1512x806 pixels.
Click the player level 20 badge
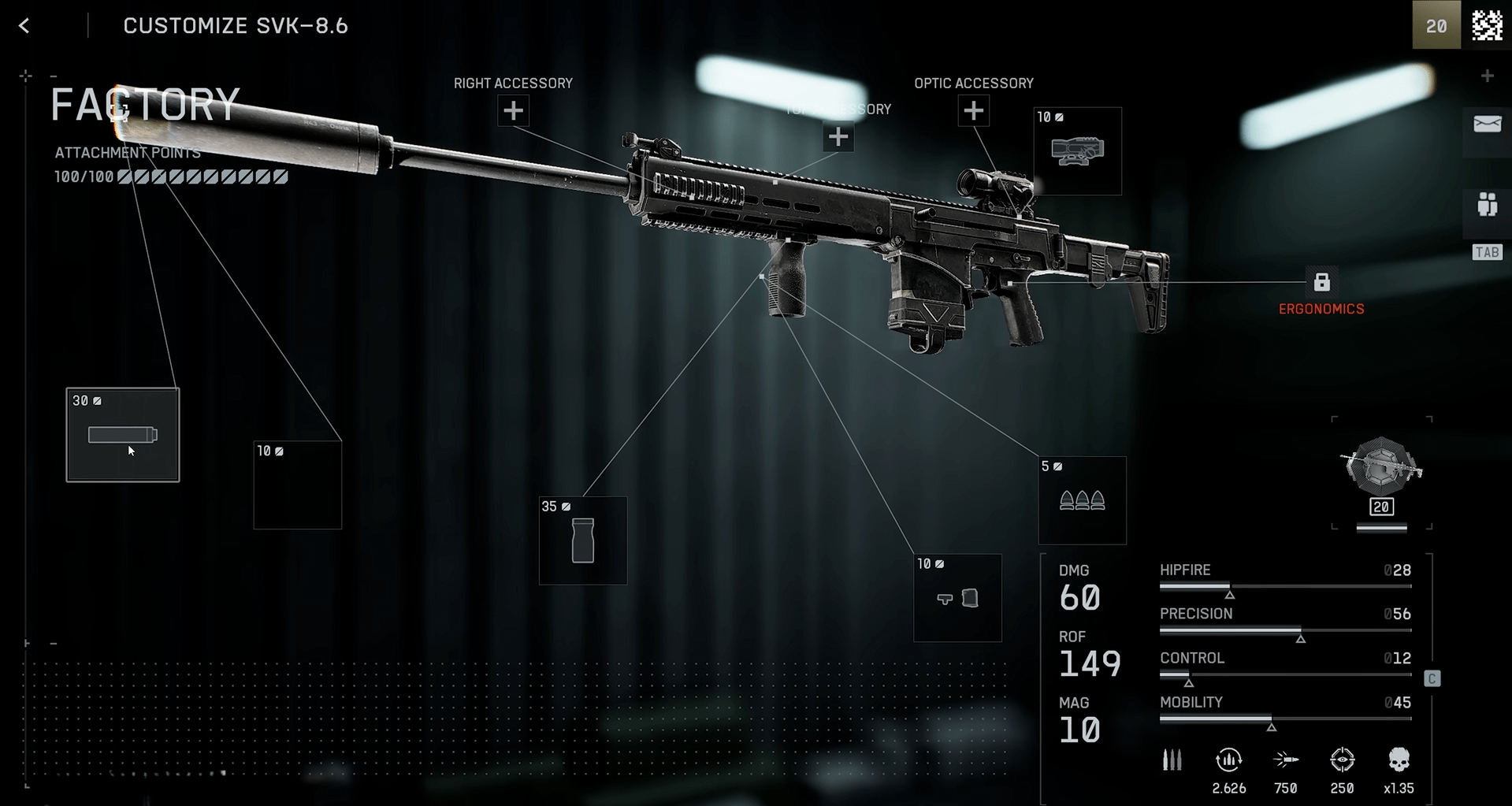1436,26
